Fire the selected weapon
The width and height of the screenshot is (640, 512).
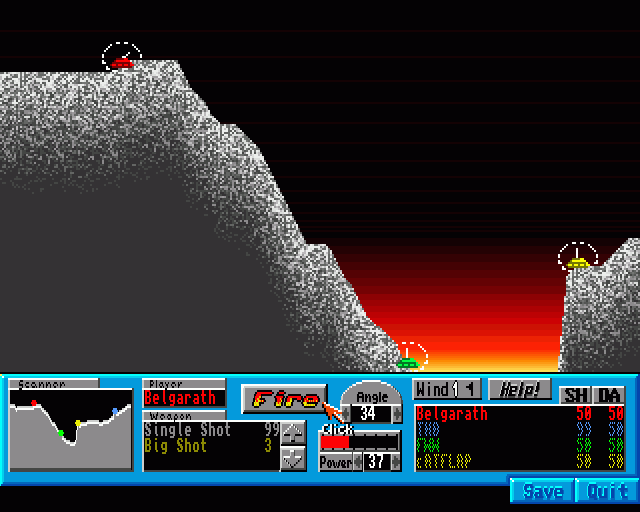[284, 399]
